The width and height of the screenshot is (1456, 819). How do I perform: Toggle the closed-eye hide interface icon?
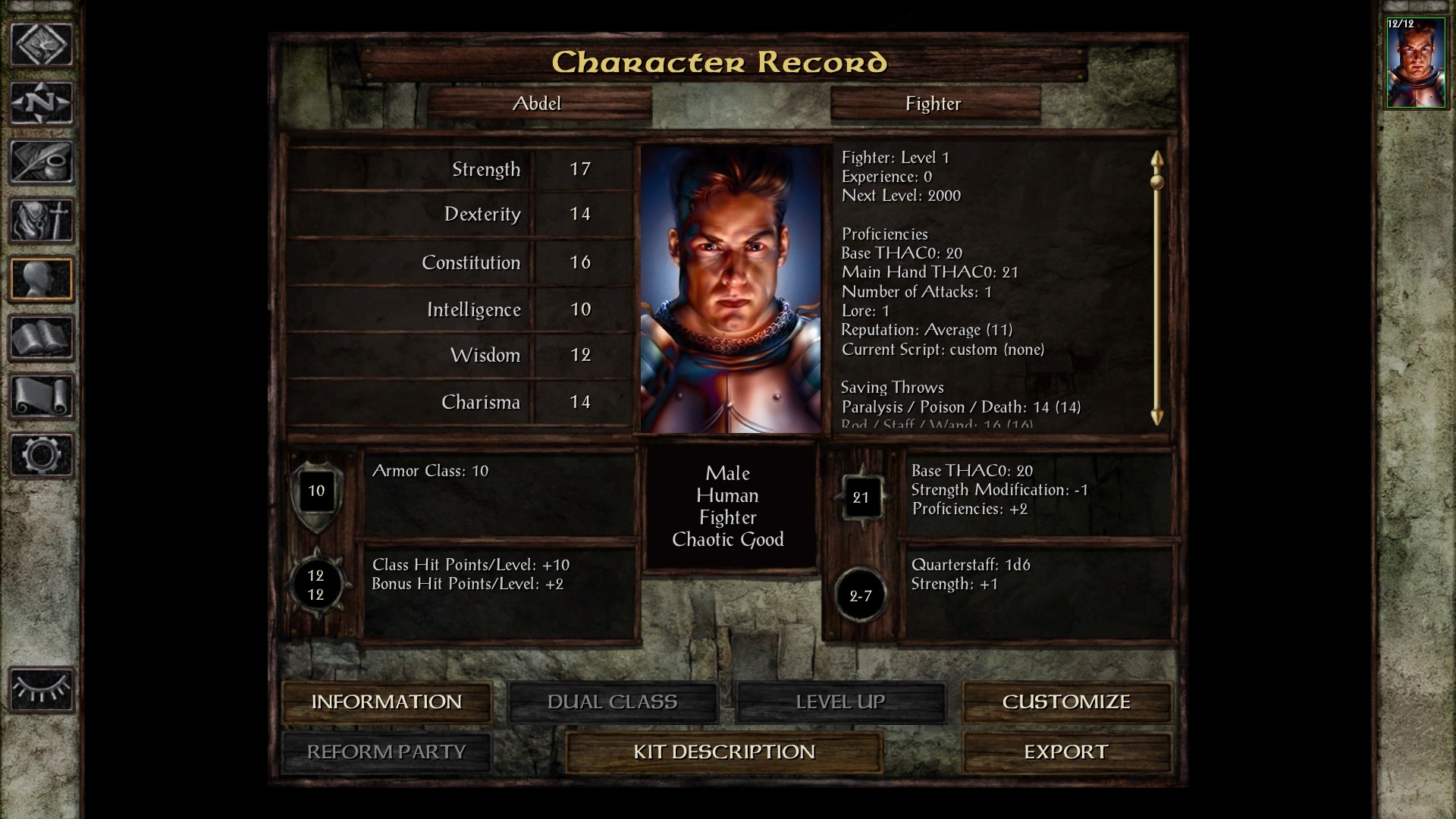[42, 689]
